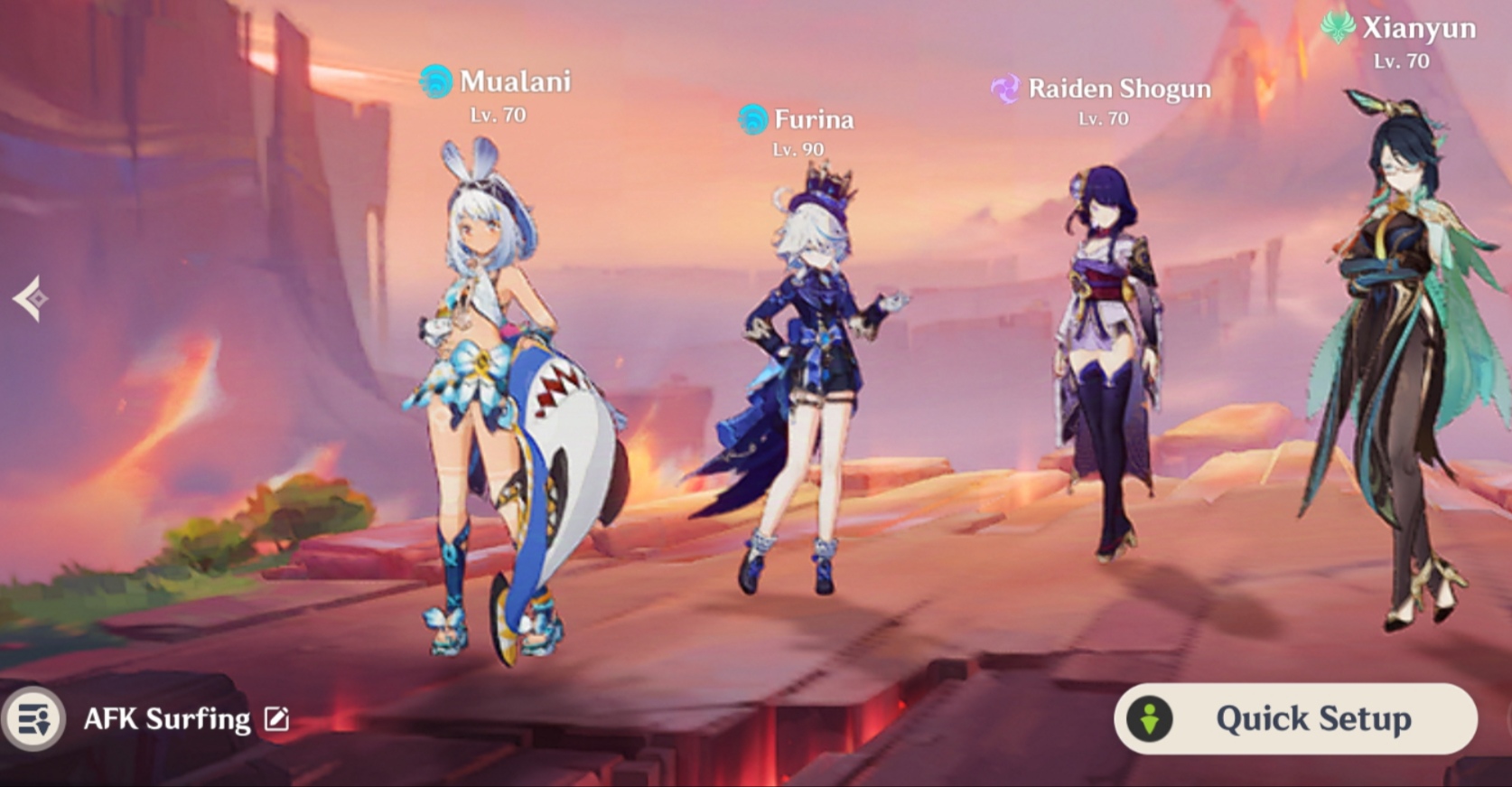Switch to the previous party with left arrow

31,298
